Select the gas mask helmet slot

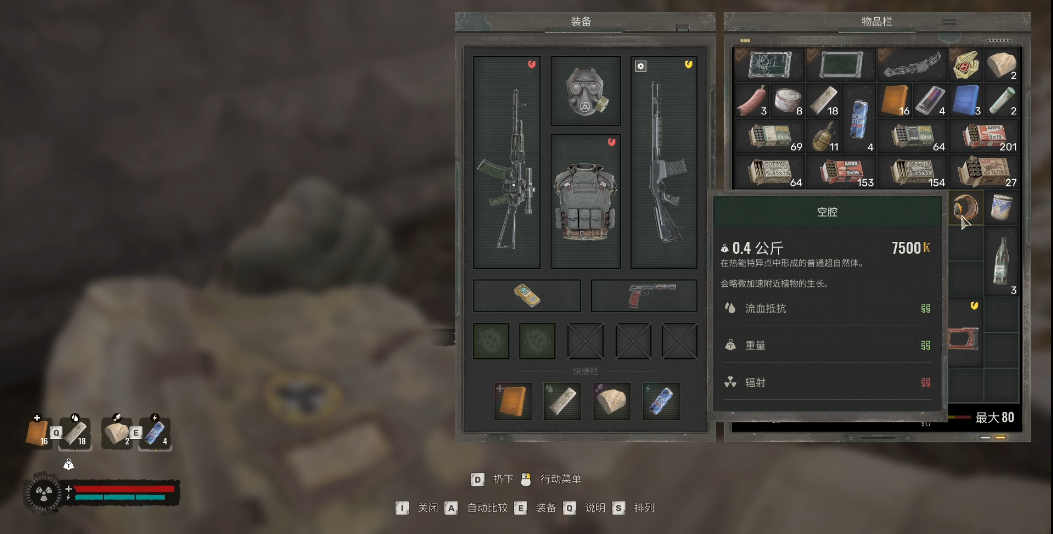click(585, 90)
